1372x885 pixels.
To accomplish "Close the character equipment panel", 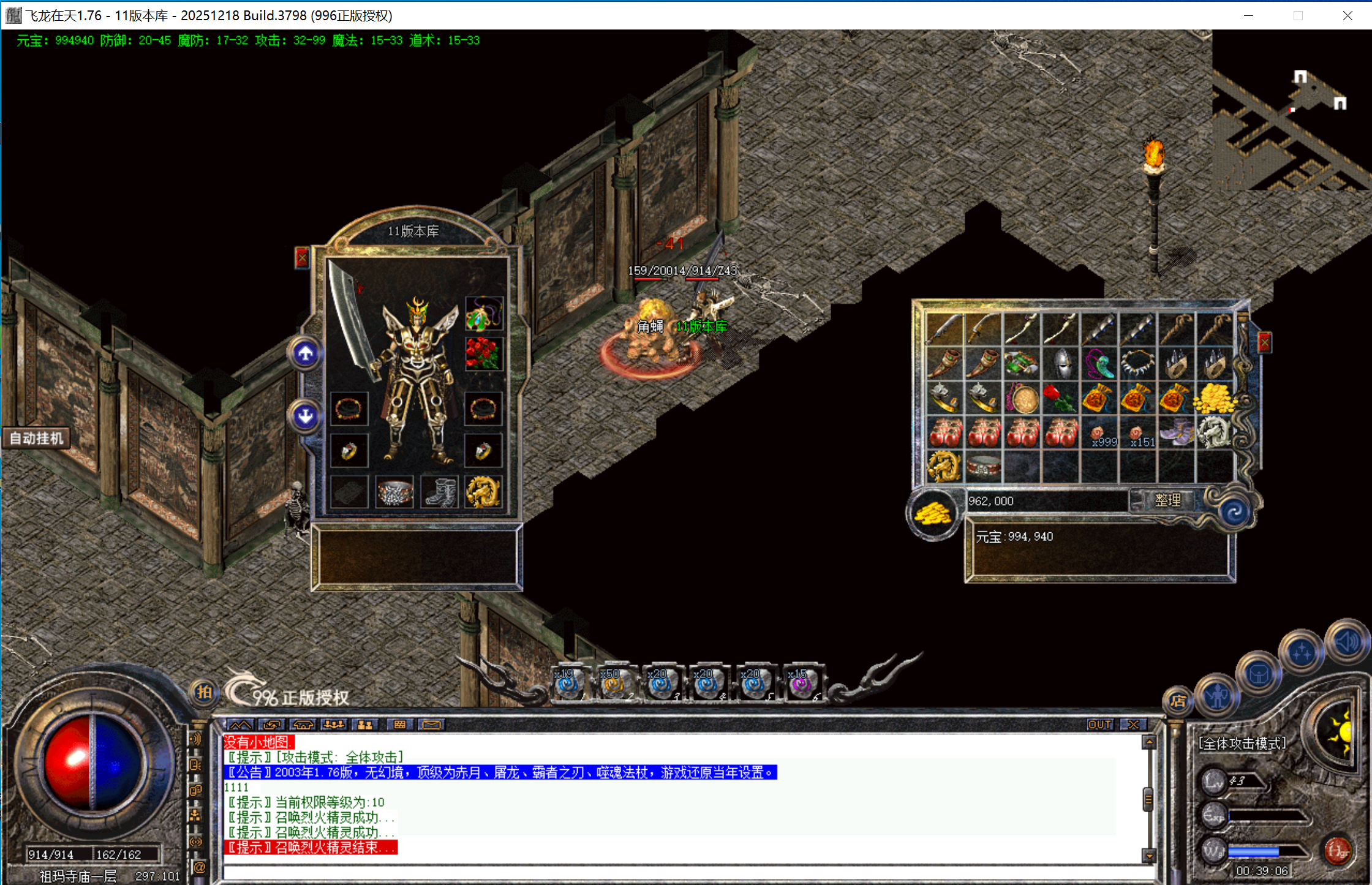I will point(302,258).
